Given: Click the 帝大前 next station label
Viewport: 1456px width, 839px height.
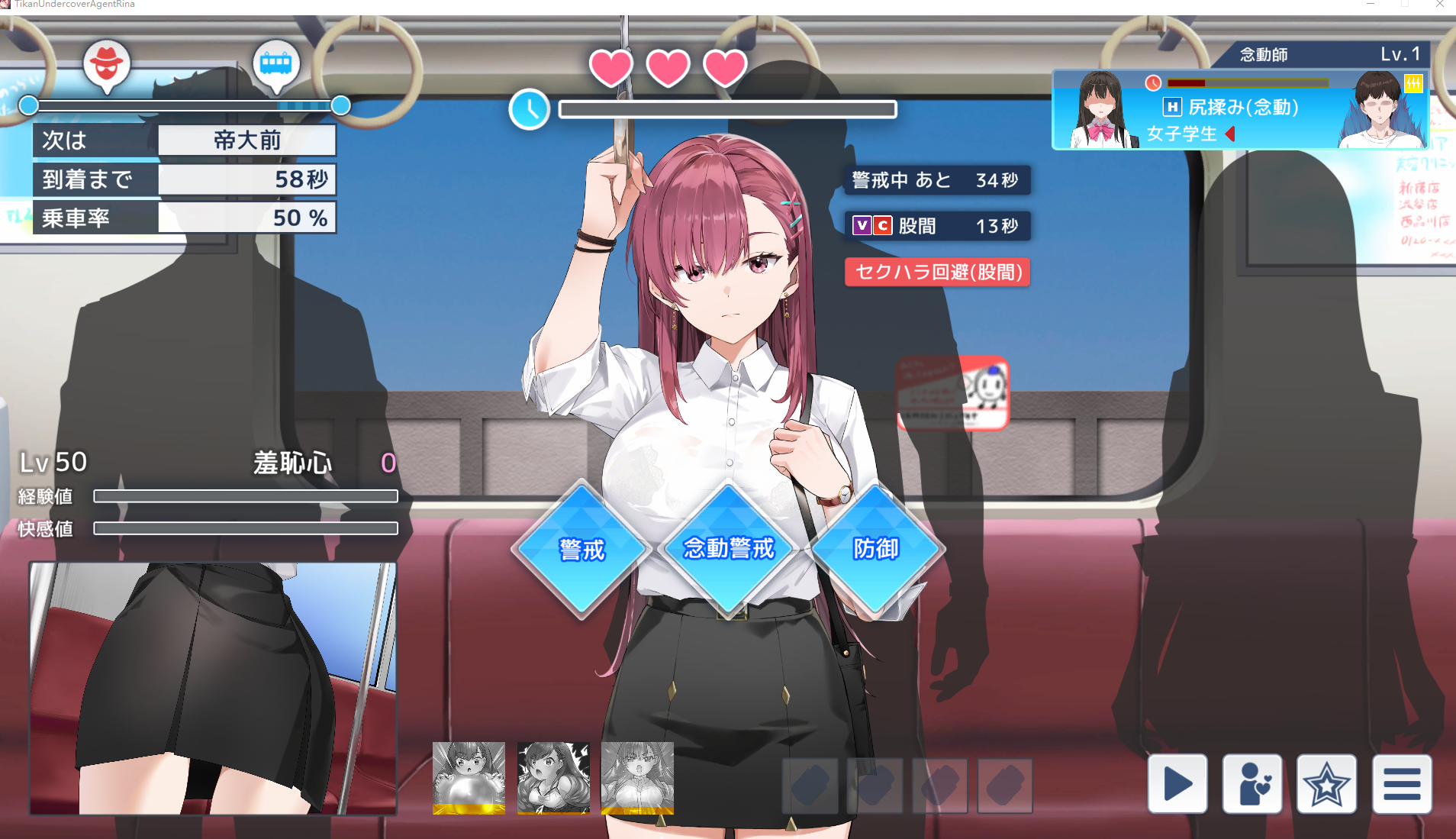Looking at the screenshot, I should (246, 140).
